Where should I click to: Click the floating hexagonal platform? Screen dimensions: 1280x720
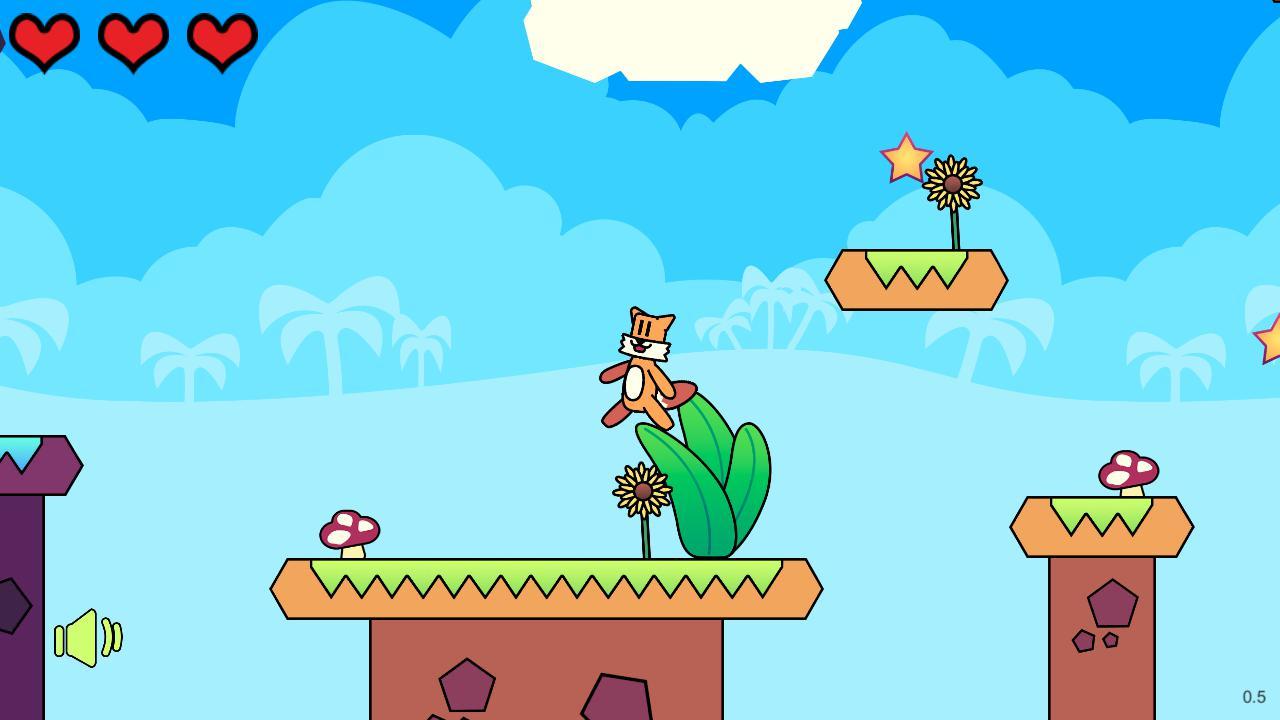pos(915,280)
